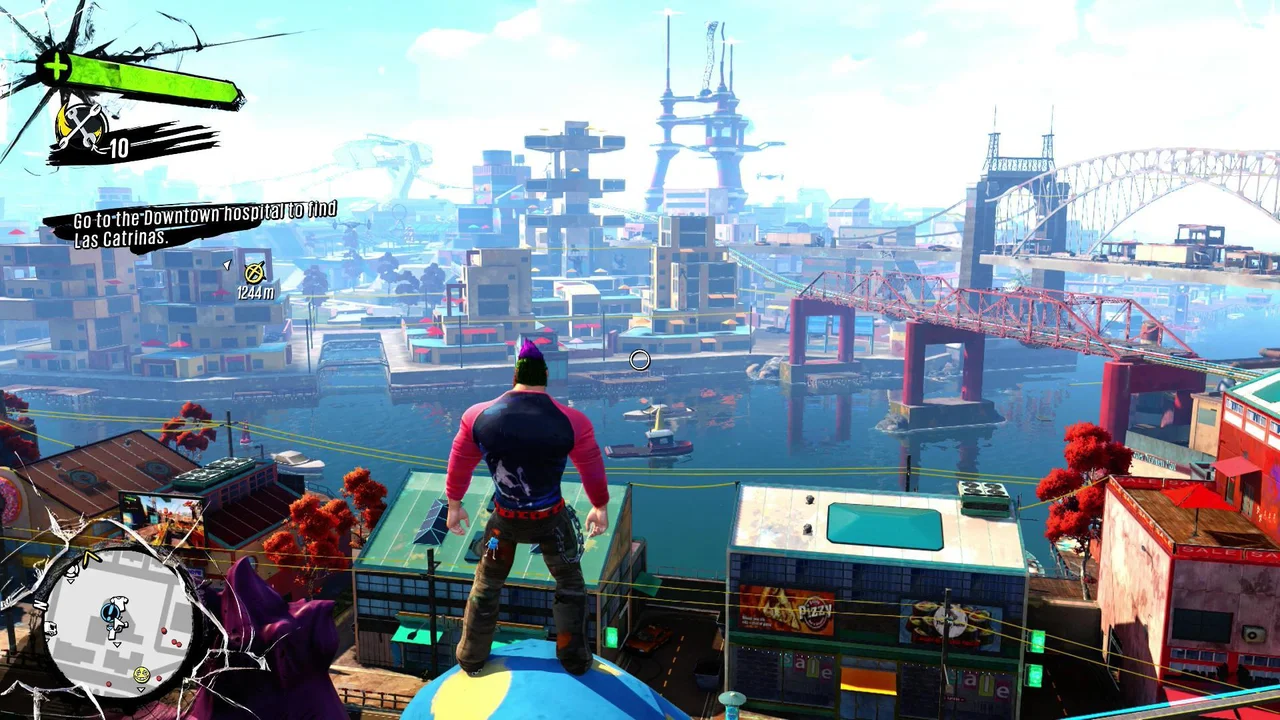Click the N compass indicator on the minimap
1280x720 pixels.
coord(40,604)
